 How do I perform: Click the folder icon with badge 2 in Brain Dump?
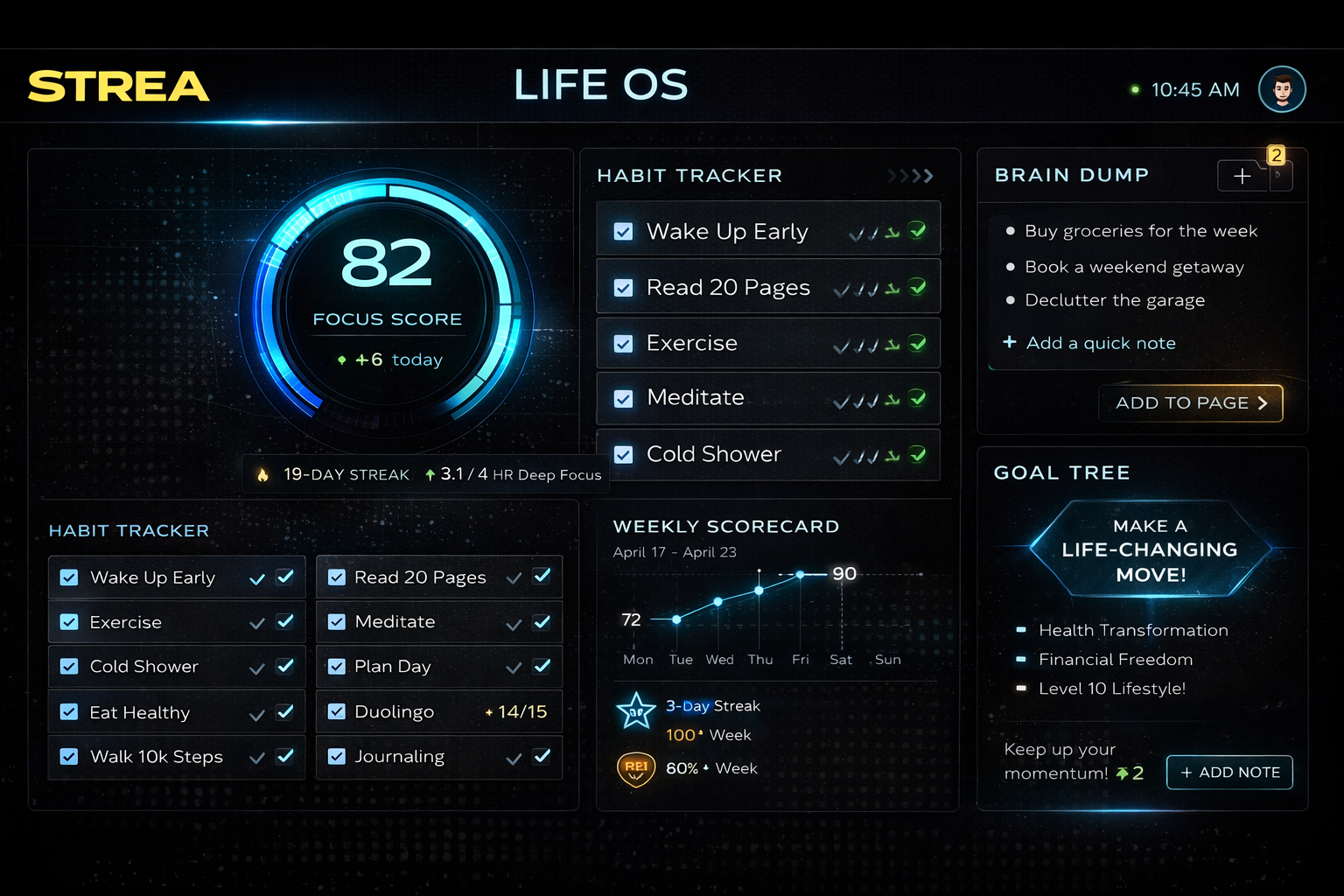1280,176
